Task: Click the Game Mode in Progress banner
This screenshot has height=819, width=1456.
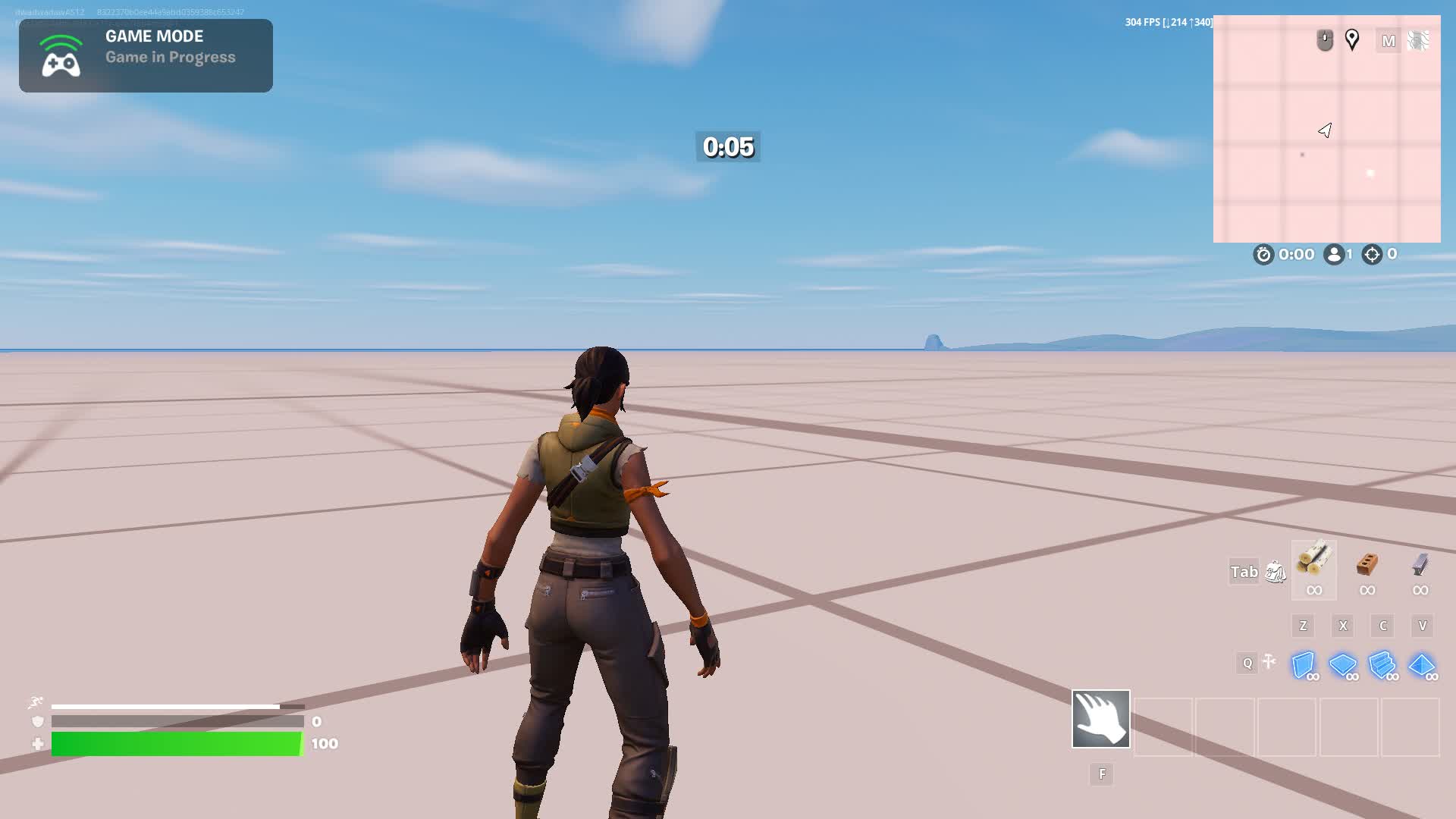Action: [146, 55]
